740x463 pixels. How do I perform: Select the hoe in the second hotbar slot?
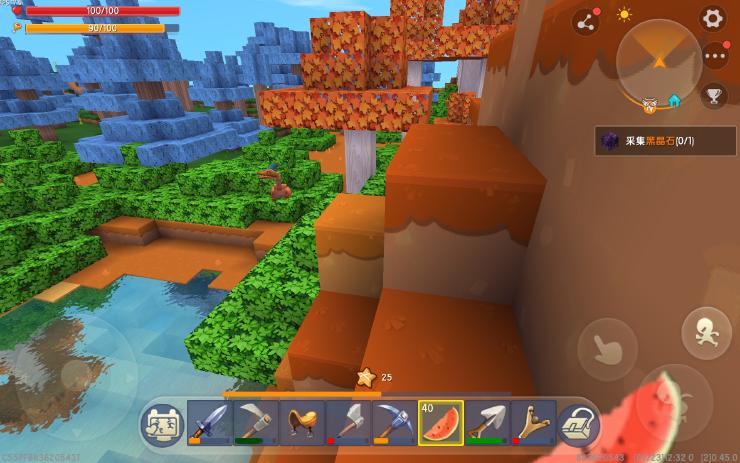click(256, 423)
